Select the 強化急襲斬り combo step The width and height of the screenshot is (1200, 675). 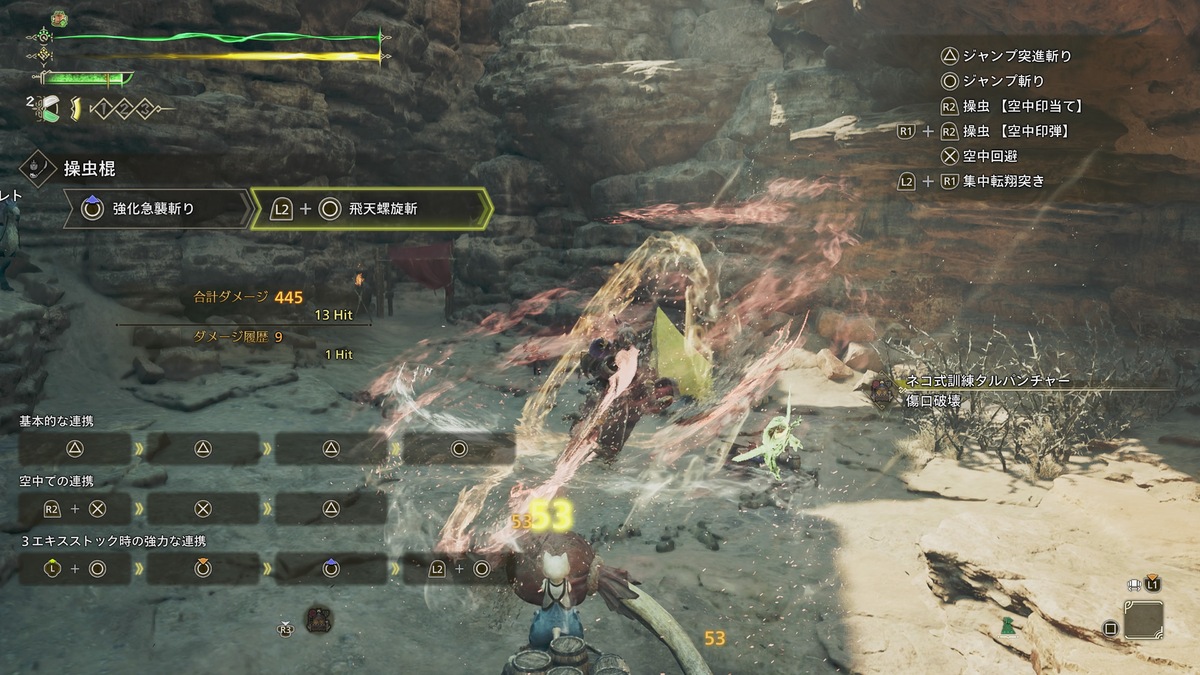point(155,209)
